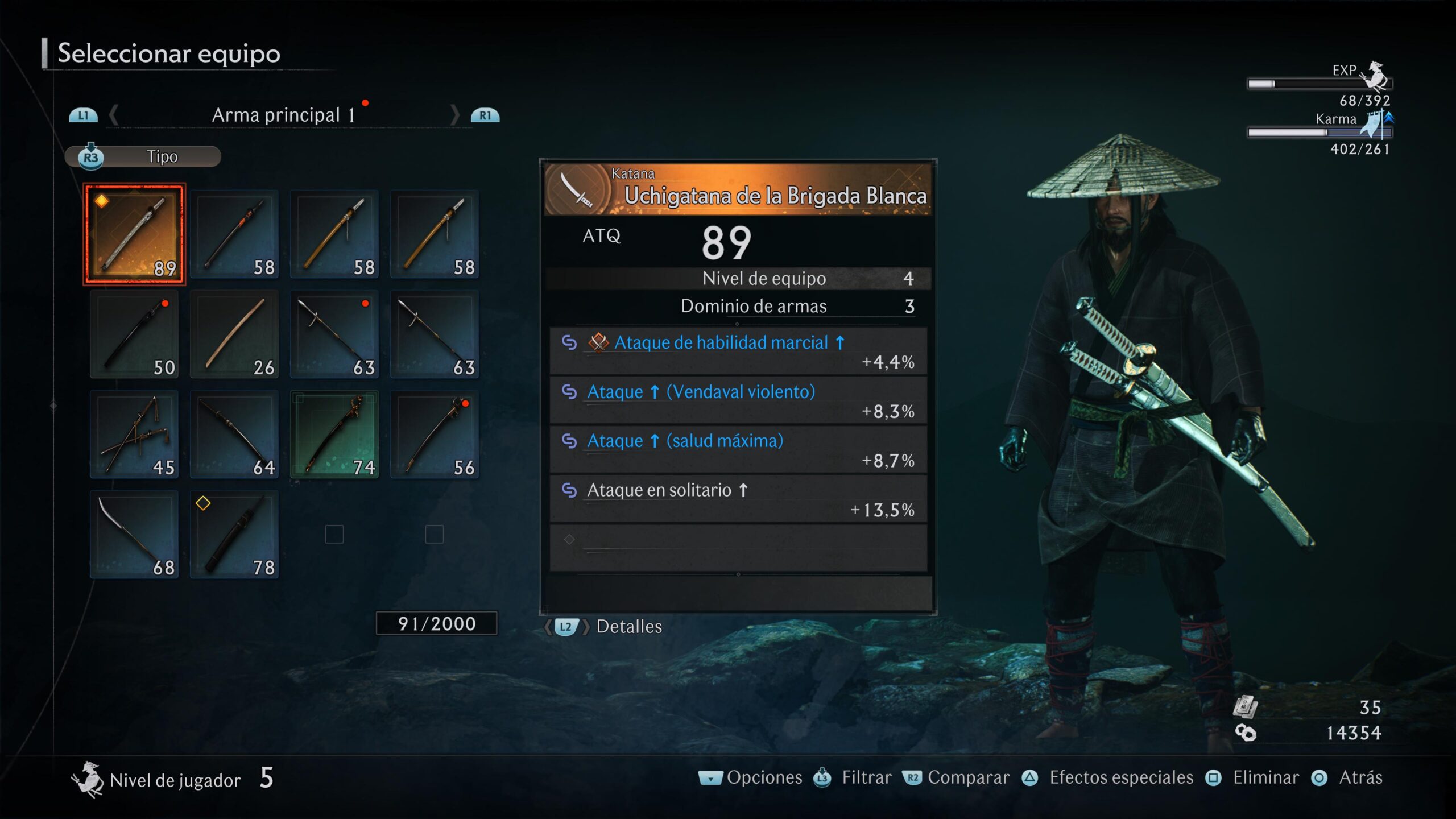
Task: Select the weapon slot with attack 56
Action: pyautogui.click(x=435, y=434)
